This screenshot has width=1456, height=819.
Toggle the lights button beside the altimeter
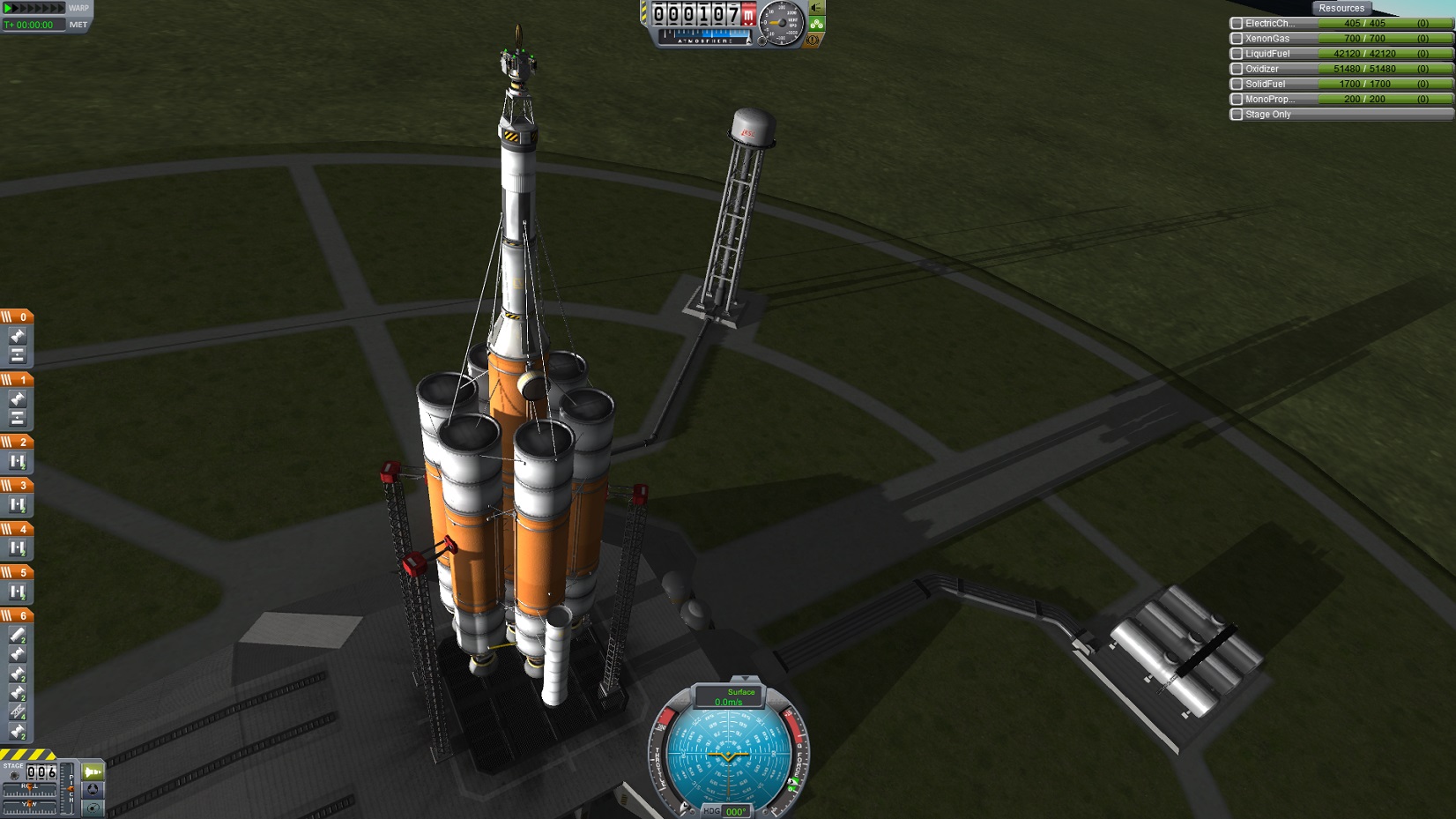816,8
